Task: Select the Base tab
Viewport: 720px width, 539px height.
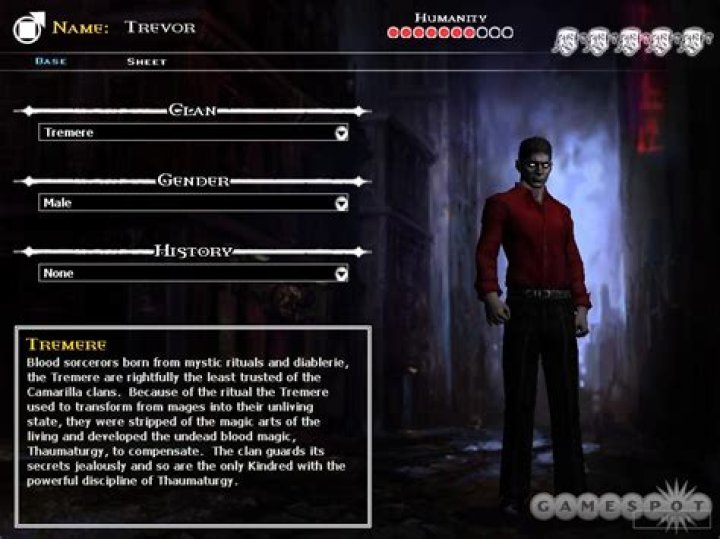Action: click(x=51, y=62)
